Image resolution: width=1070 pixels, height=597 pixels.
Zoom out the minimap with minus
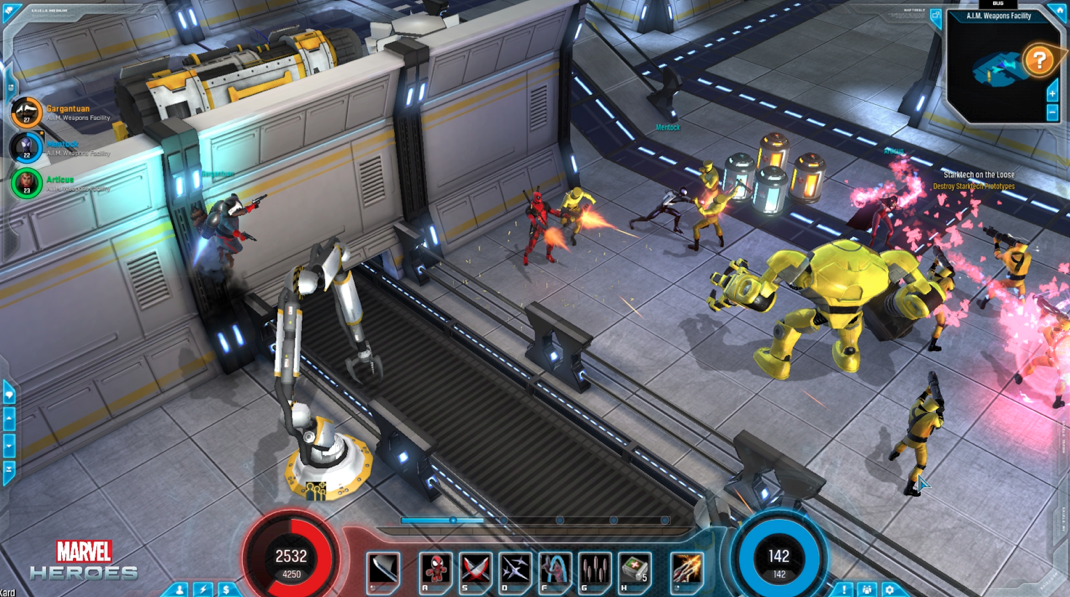[x=1052, y=113]
